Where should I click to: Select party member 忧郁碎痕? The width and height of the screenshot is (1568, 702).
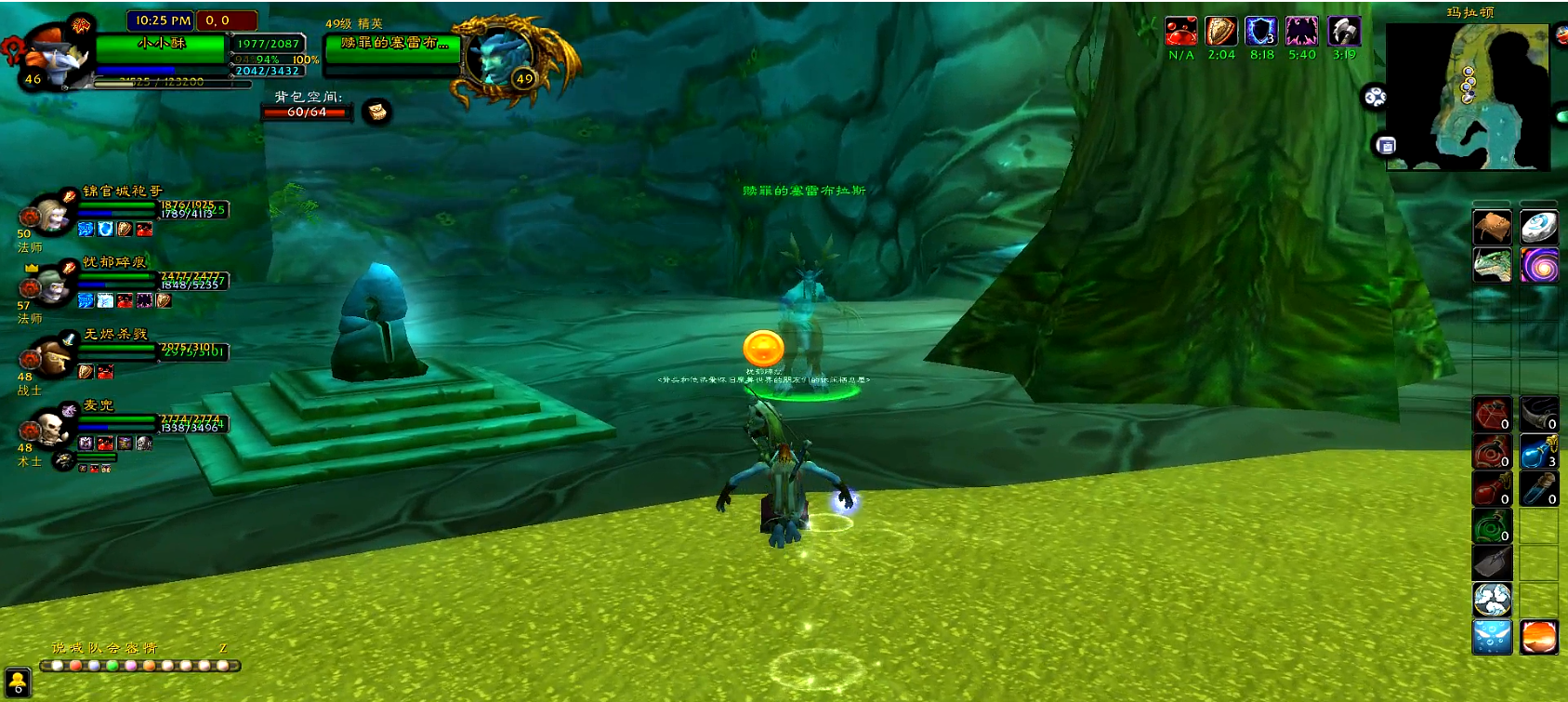pos(51,288)
